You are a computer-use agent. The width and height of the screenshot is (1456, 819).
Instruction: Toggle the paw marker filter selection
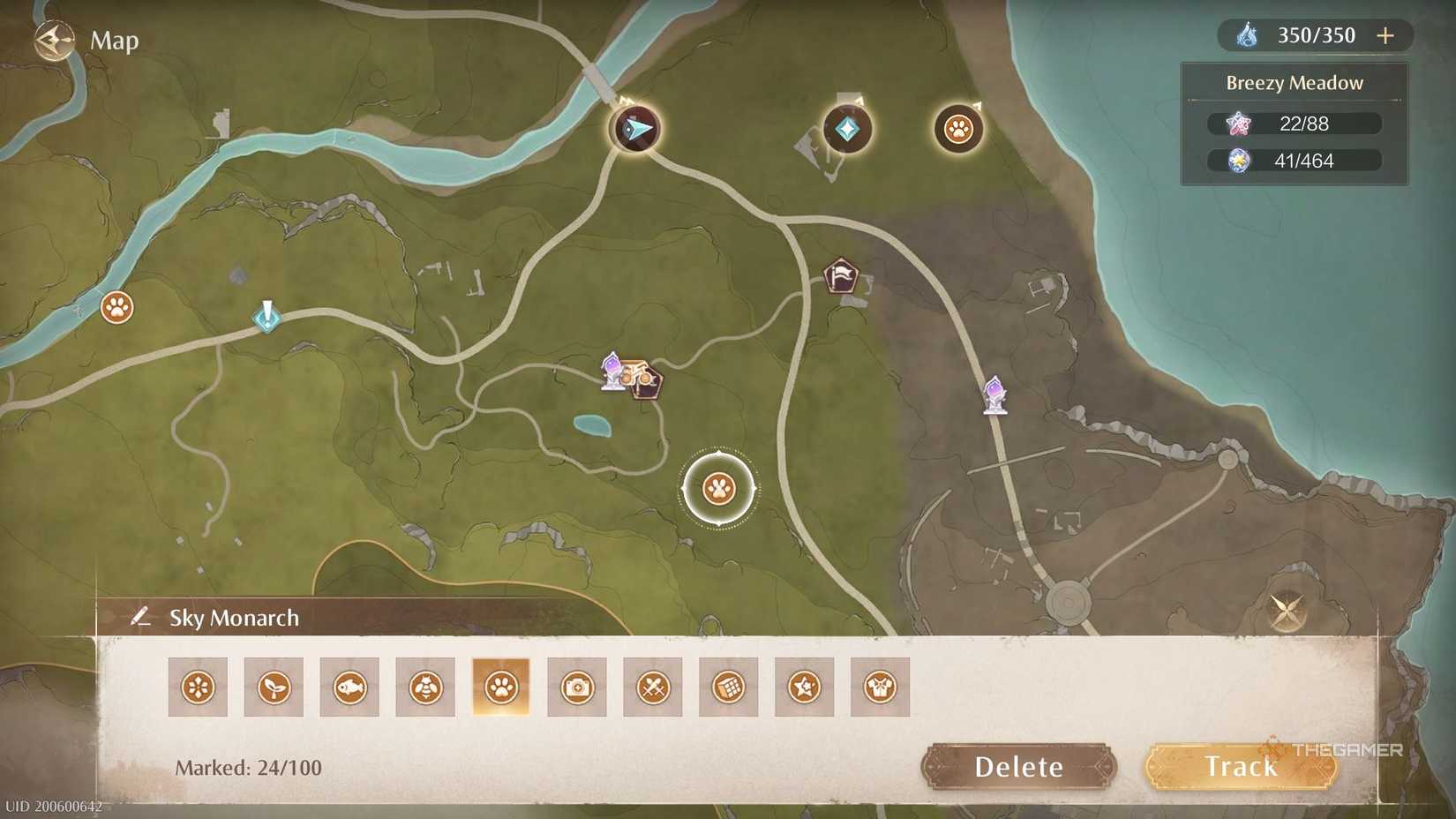click(500, 686)
